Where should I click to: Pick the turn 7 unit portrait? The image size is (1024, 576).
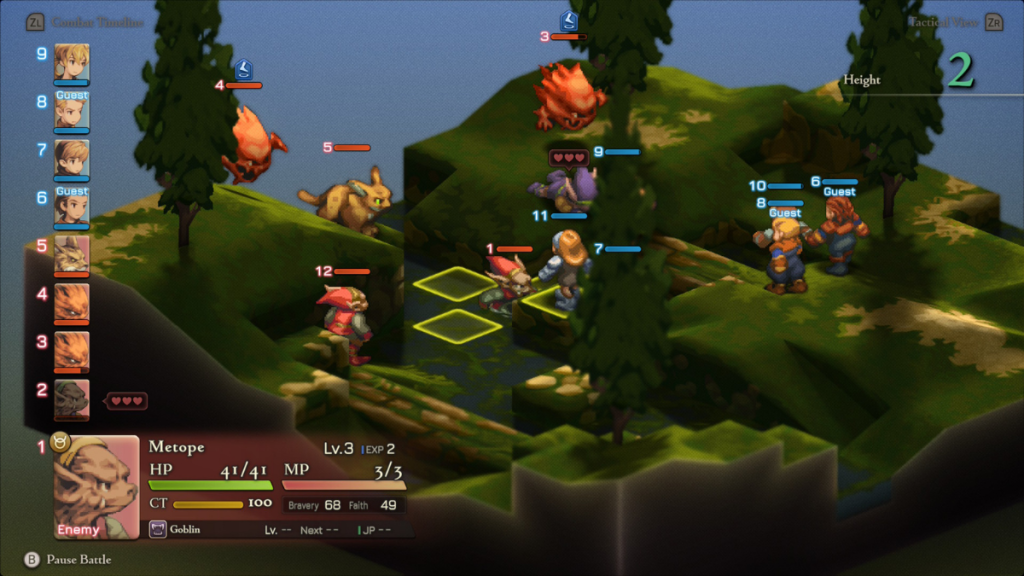tap(71, 159)
